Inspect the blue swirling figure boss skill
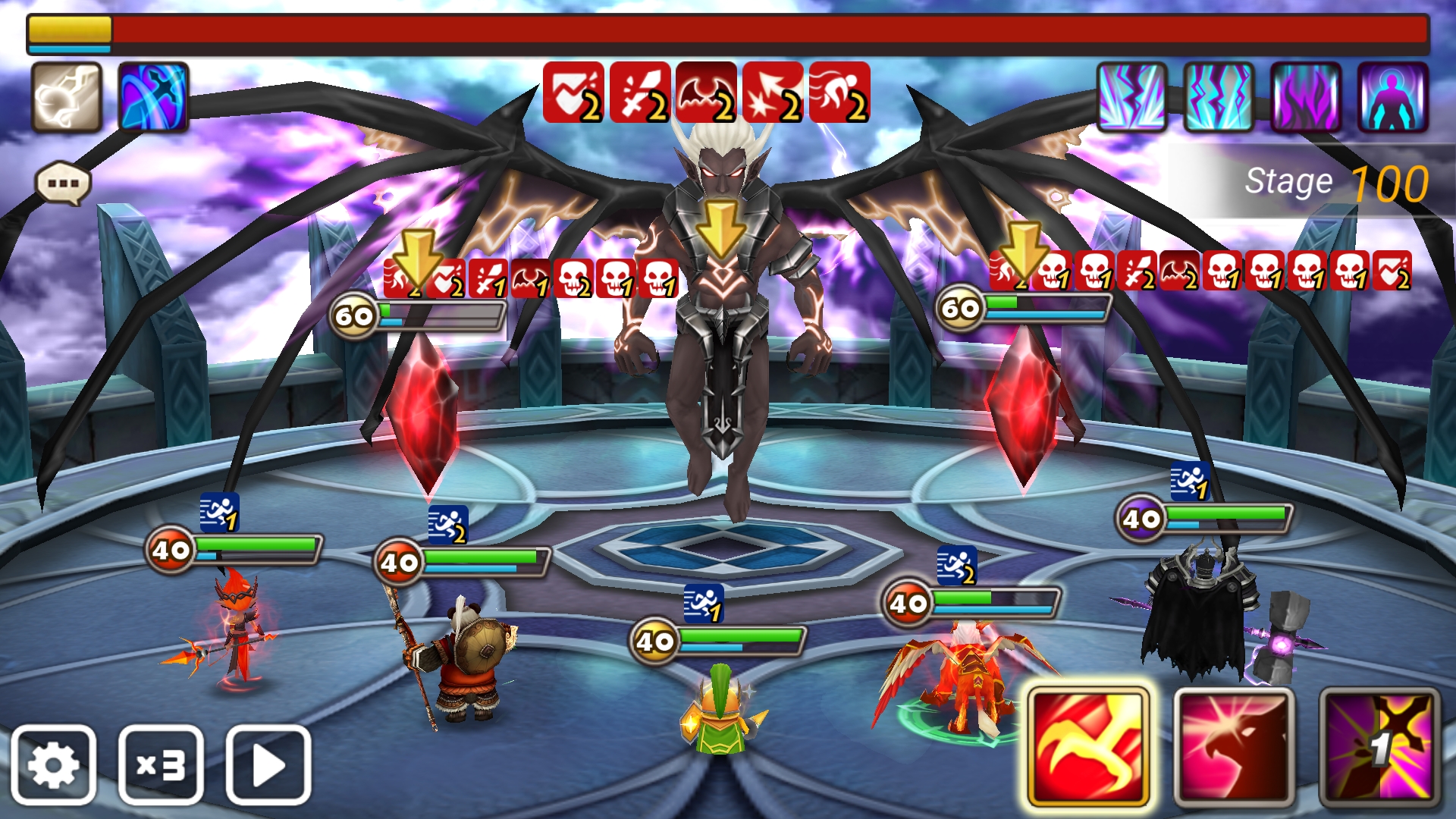Screen dimensions: 1456x819 (x=153, y=97)
